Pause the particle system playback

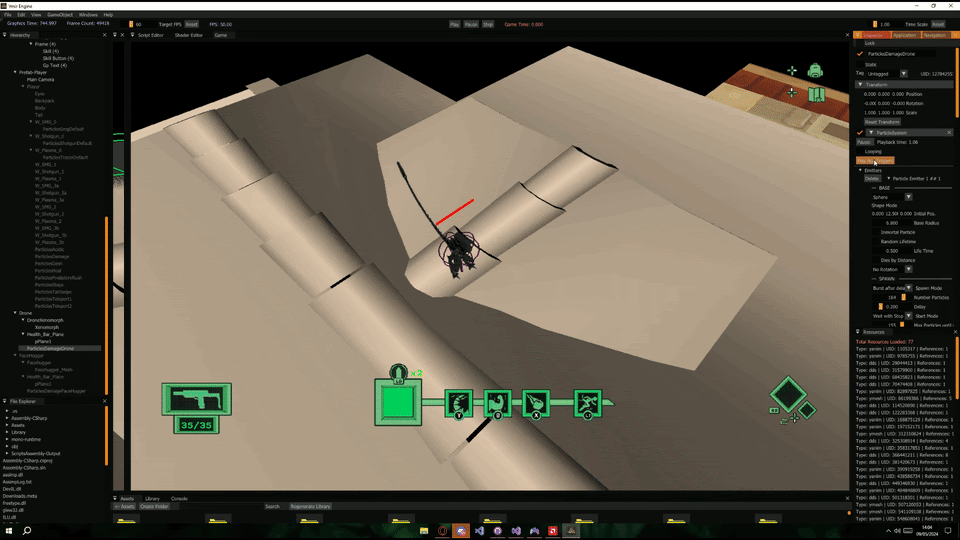[x=864, y=142]
